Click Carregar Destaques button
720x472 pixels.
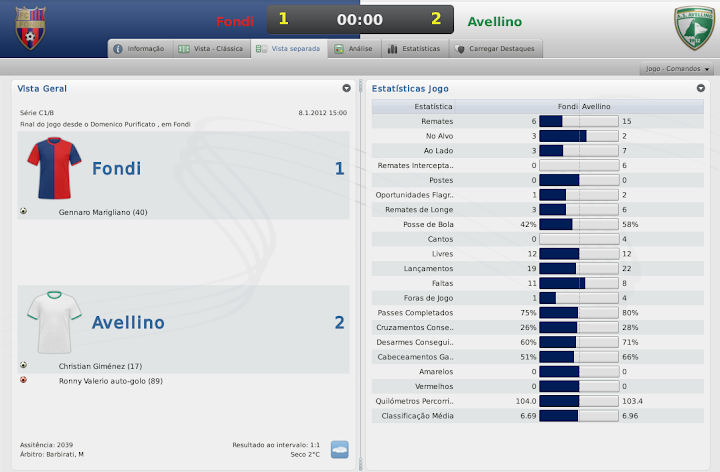494,48
